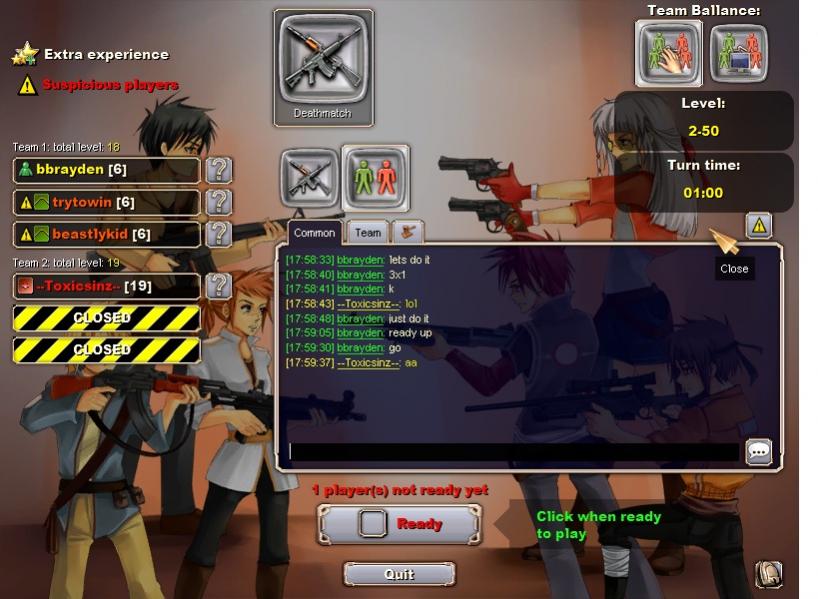The width and height of the screenshot is (818, 599).
Task: Select the crossed rifles weapon mode button
Action: pyautogui.click(x=308, y=178)
